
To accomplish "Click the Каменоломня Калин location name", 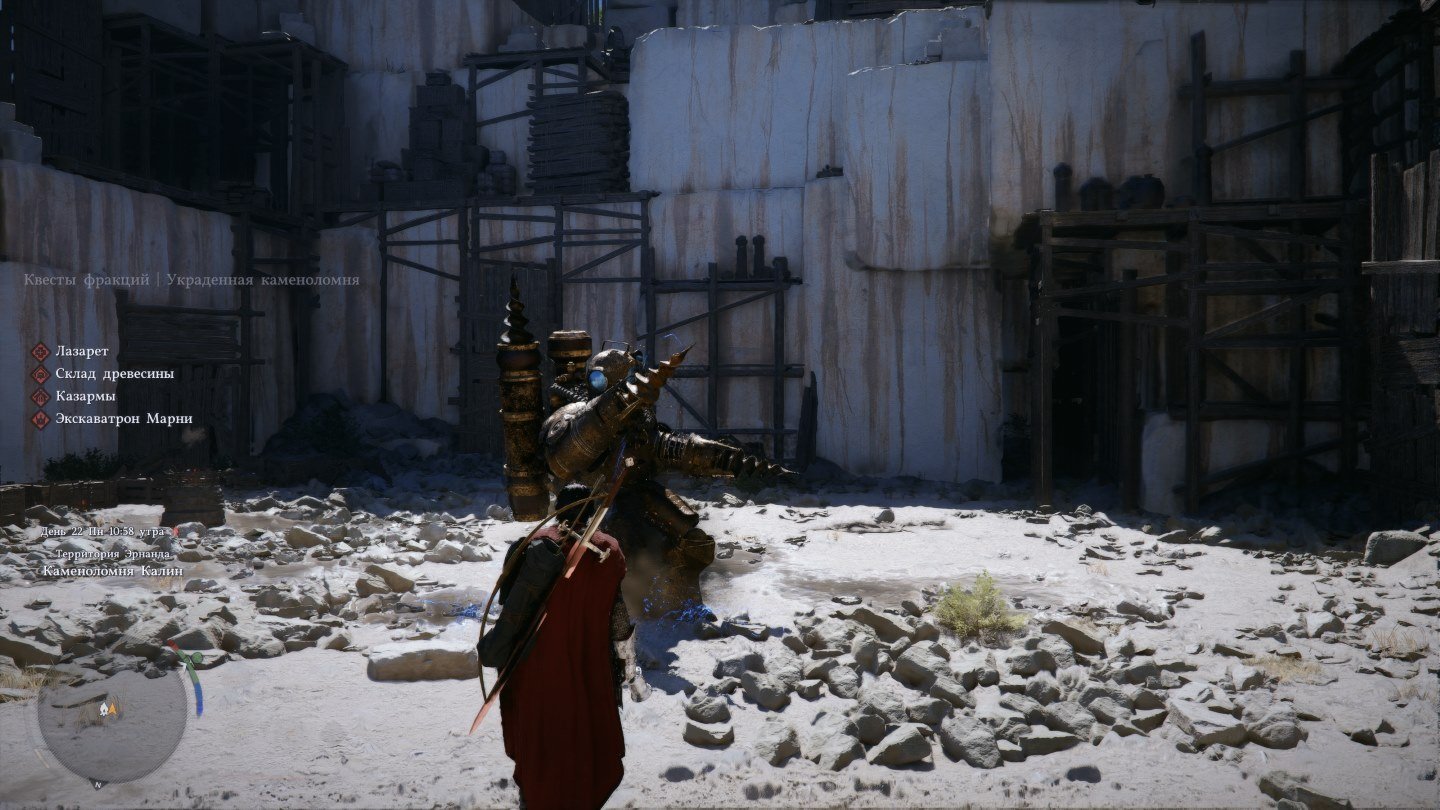I will point(112,571).
